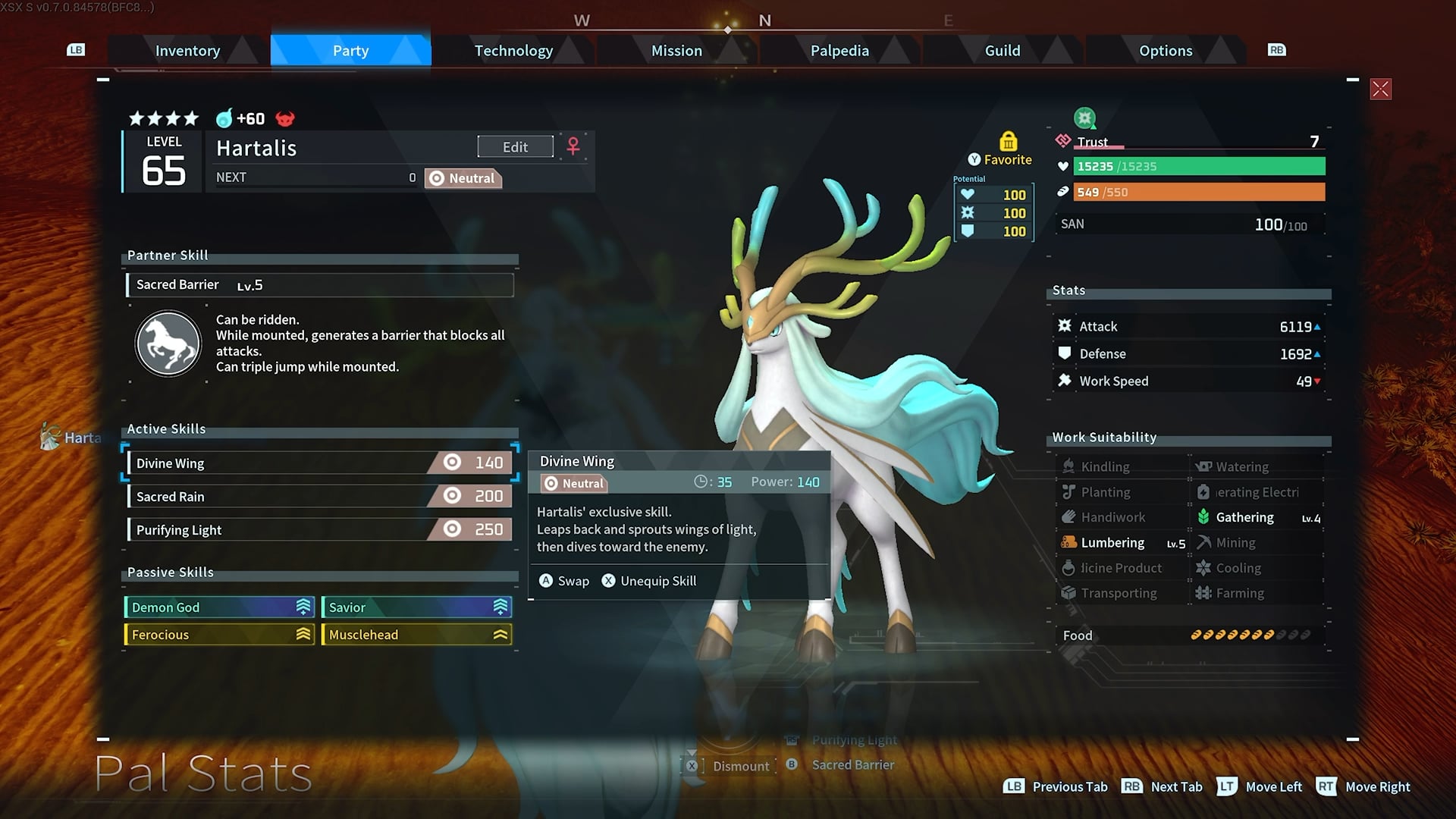Choose the Sacred Rain active skill
Viewport: 1456px width, 819px height.
(319, 497)
